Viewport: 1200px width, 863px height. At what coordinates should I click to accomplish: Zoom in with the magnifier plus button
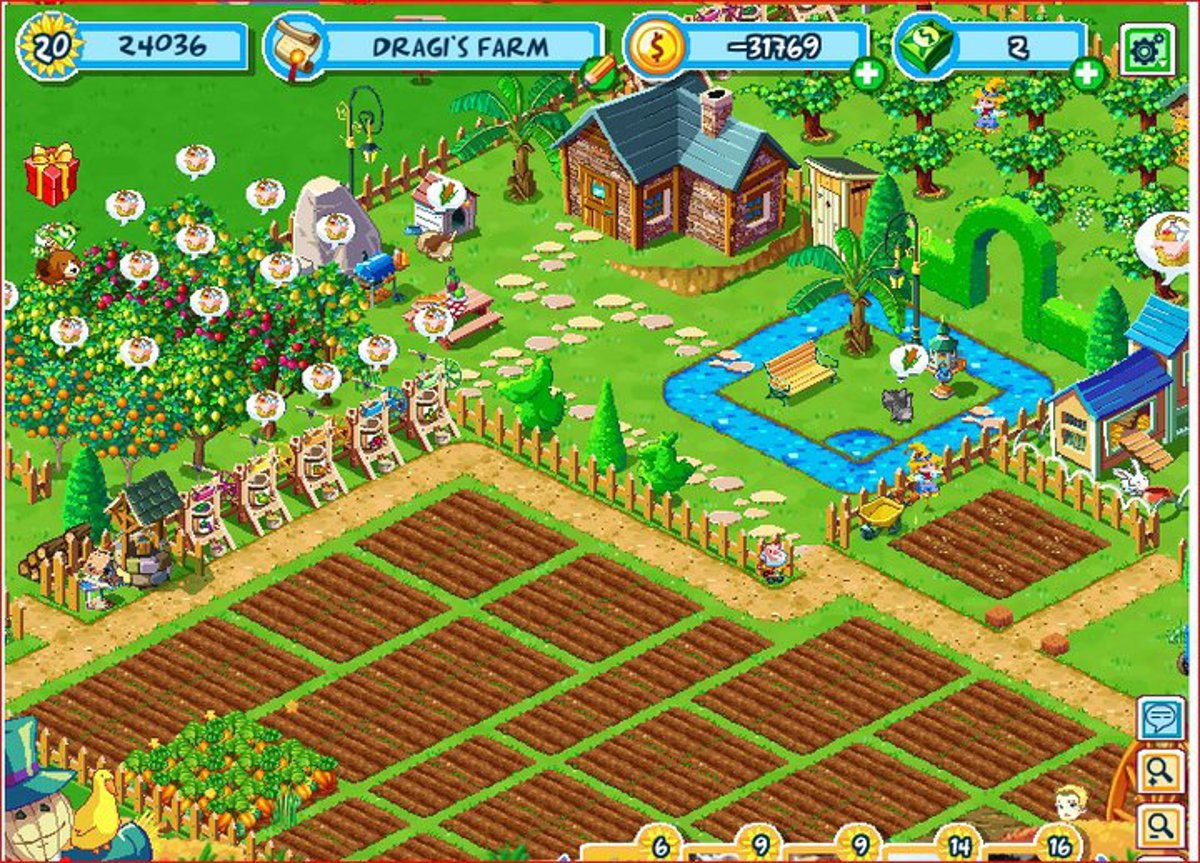click(x=1159, y=772)
